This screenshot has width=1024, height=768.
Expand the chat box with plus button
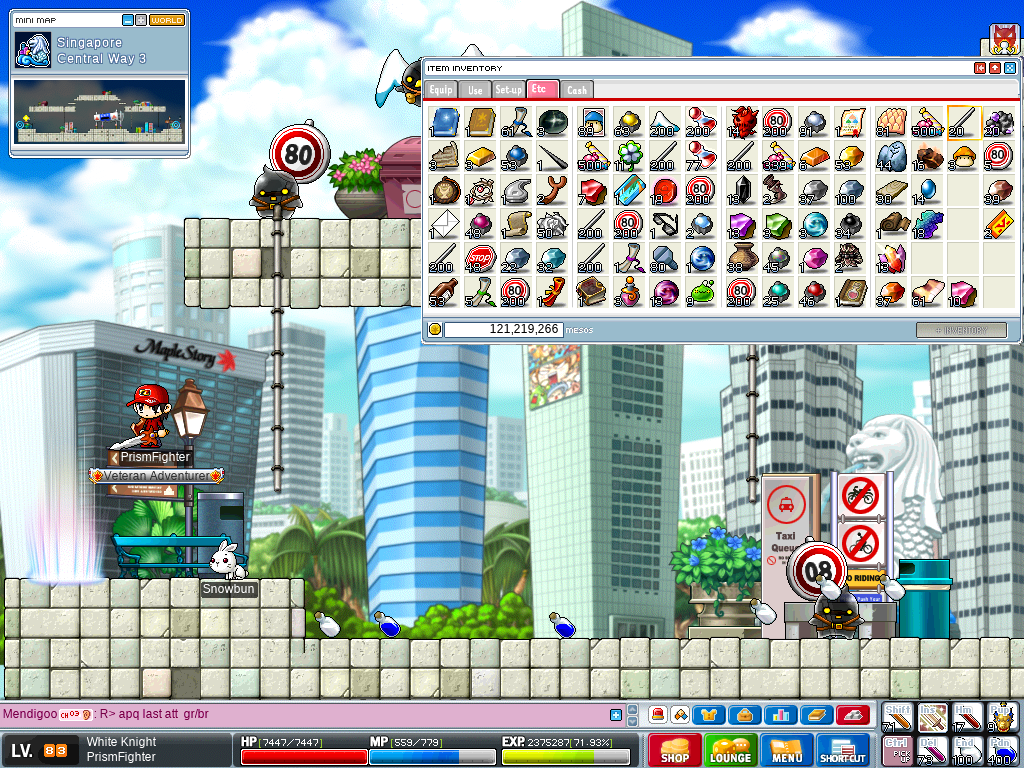pyautogui.click(x=616, y=715)
